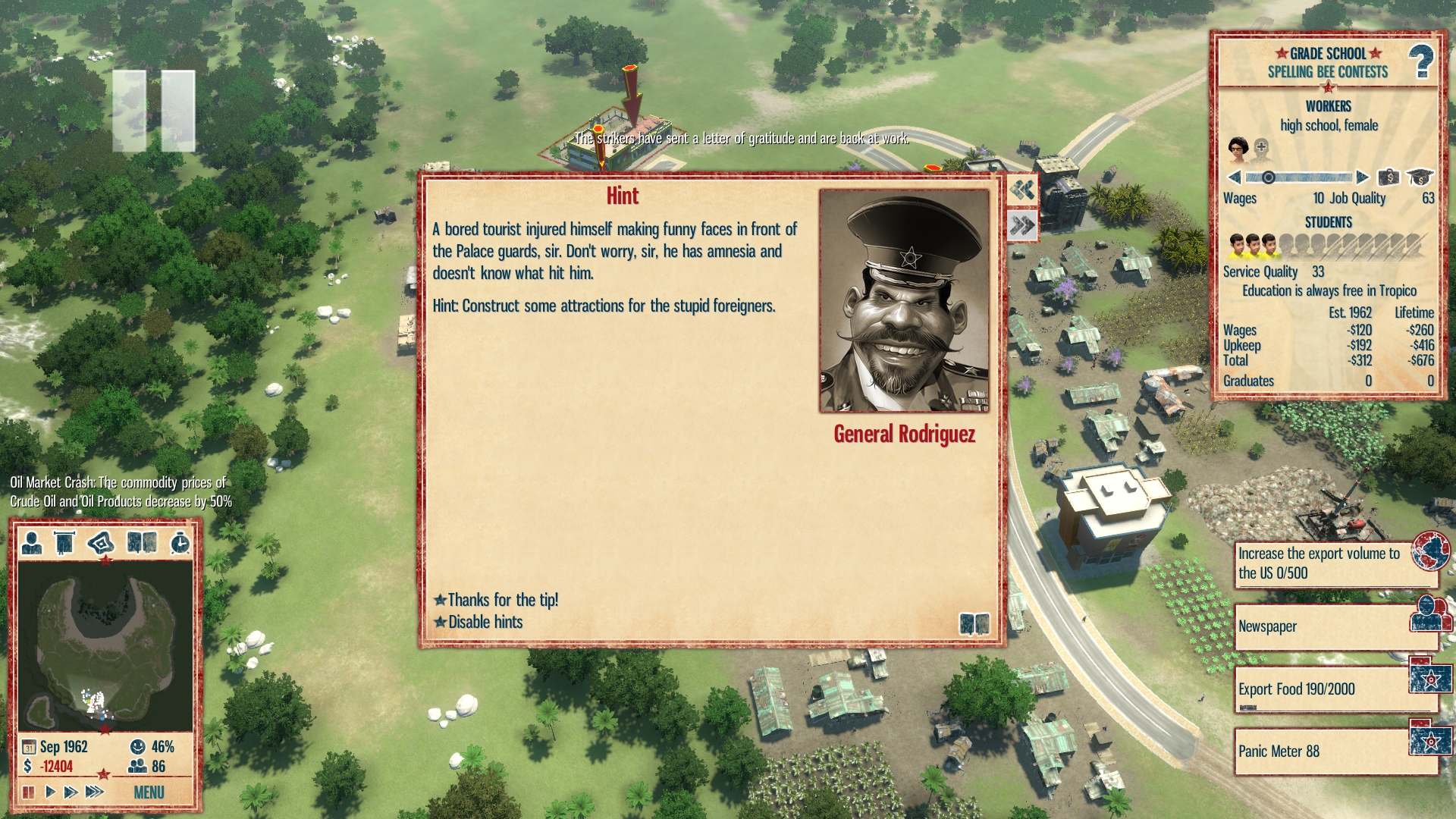Go to the previous hint message
The image size is (1456, 819).
click(1022, 190)
